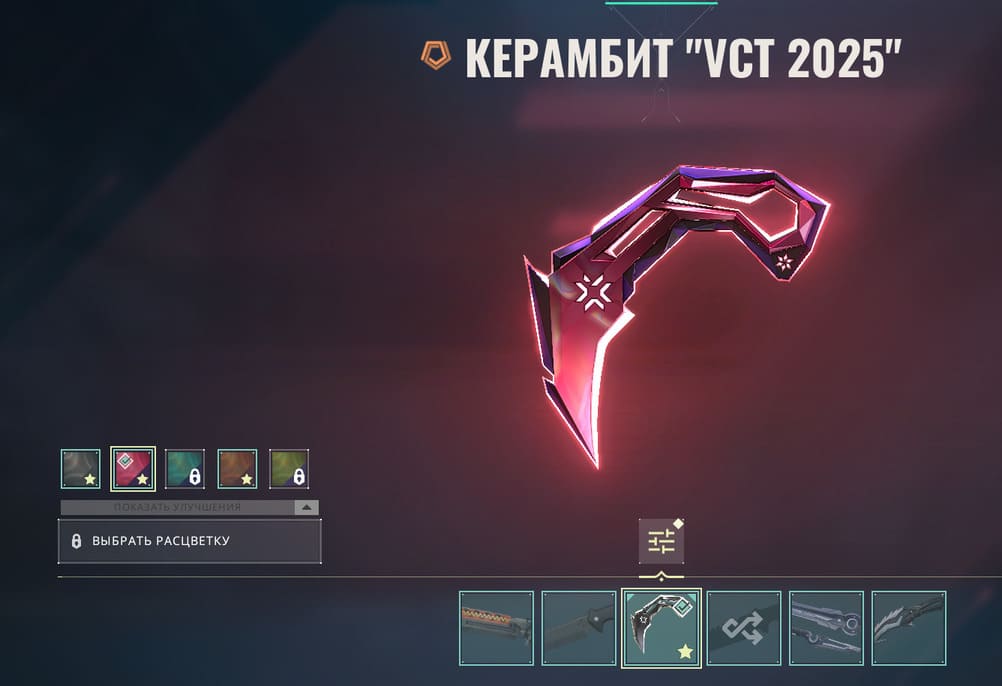Select the equipped VCT 2025 karambit thumbnail
This screenshot has width=1002, height=686.
pos(661,628)
